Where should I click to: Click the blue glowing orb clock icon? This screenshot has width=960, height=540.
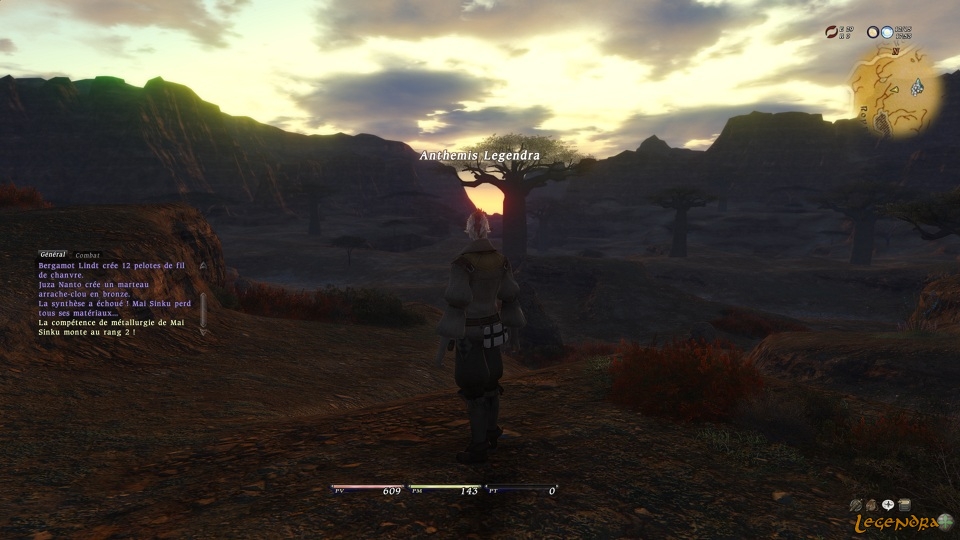tap(888, 32)
